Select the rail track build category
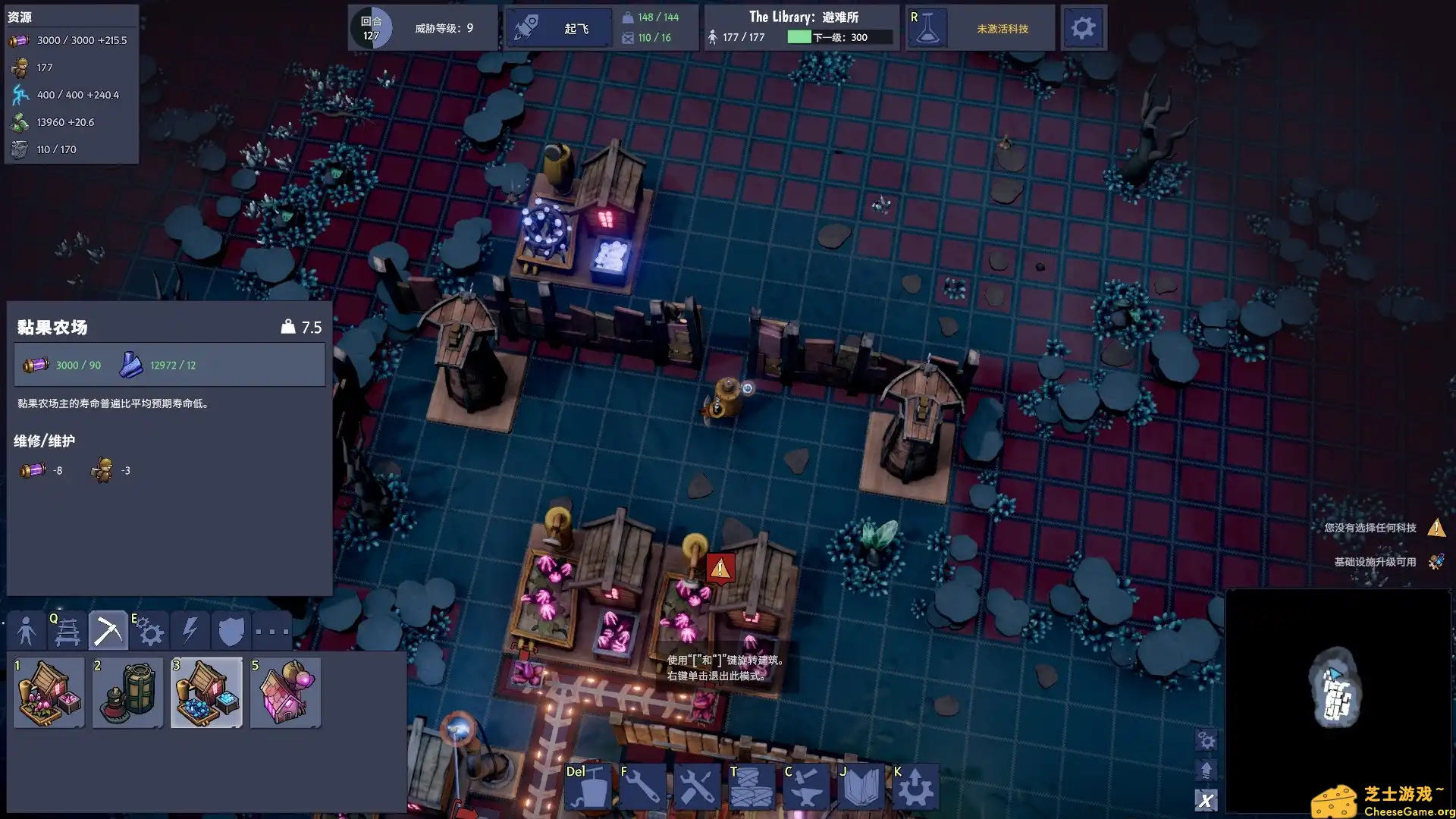Image resolution: width=1456 pixels, height=819 pixels. click(x=67, y=631)
